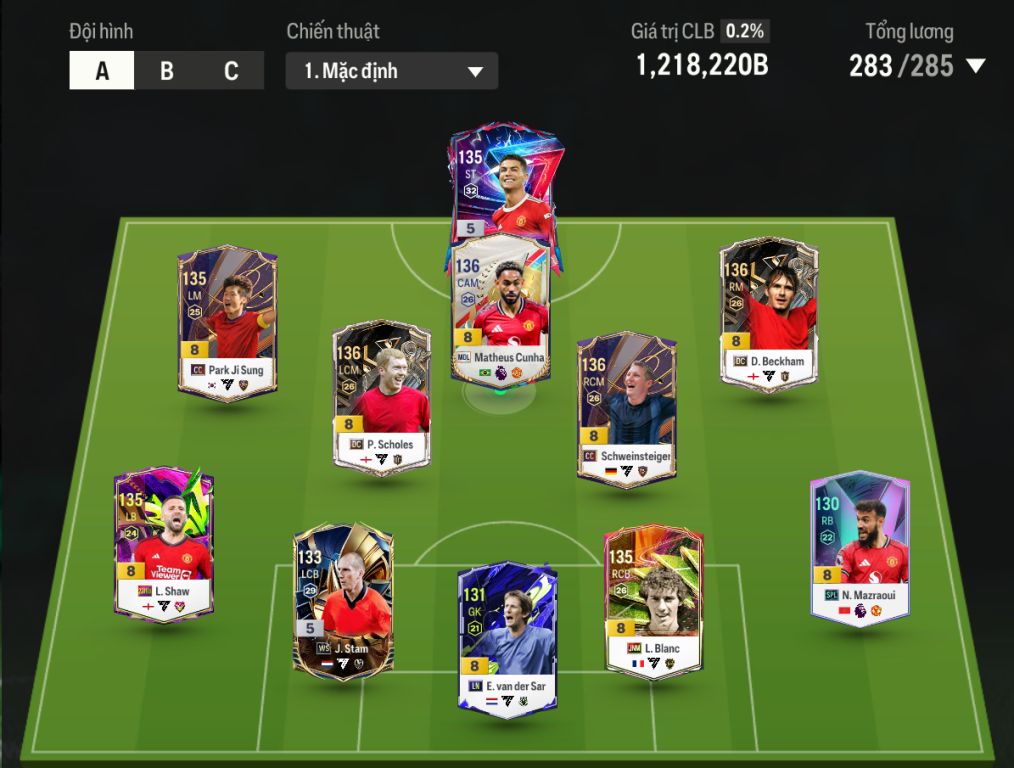1014x768 pixels.
Task: Choose Park Ji Sung's player card
Action: tap(227, 323)
